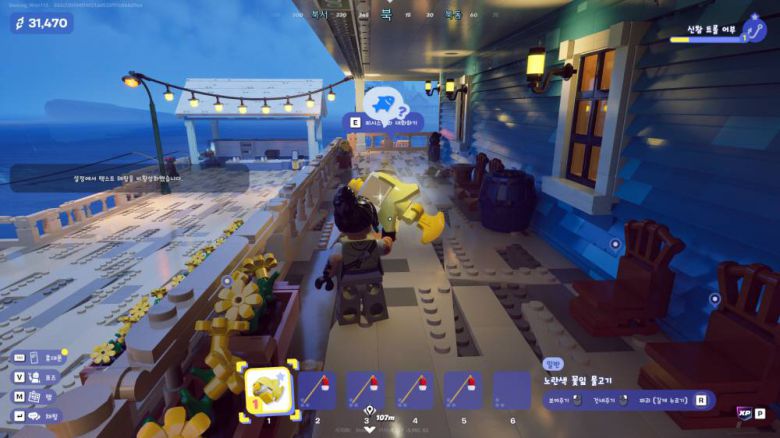This screenshot has width=780, height=438.
Task: Select the yellow fish in hotbar slot 1
Action: [x=268, y=389]
